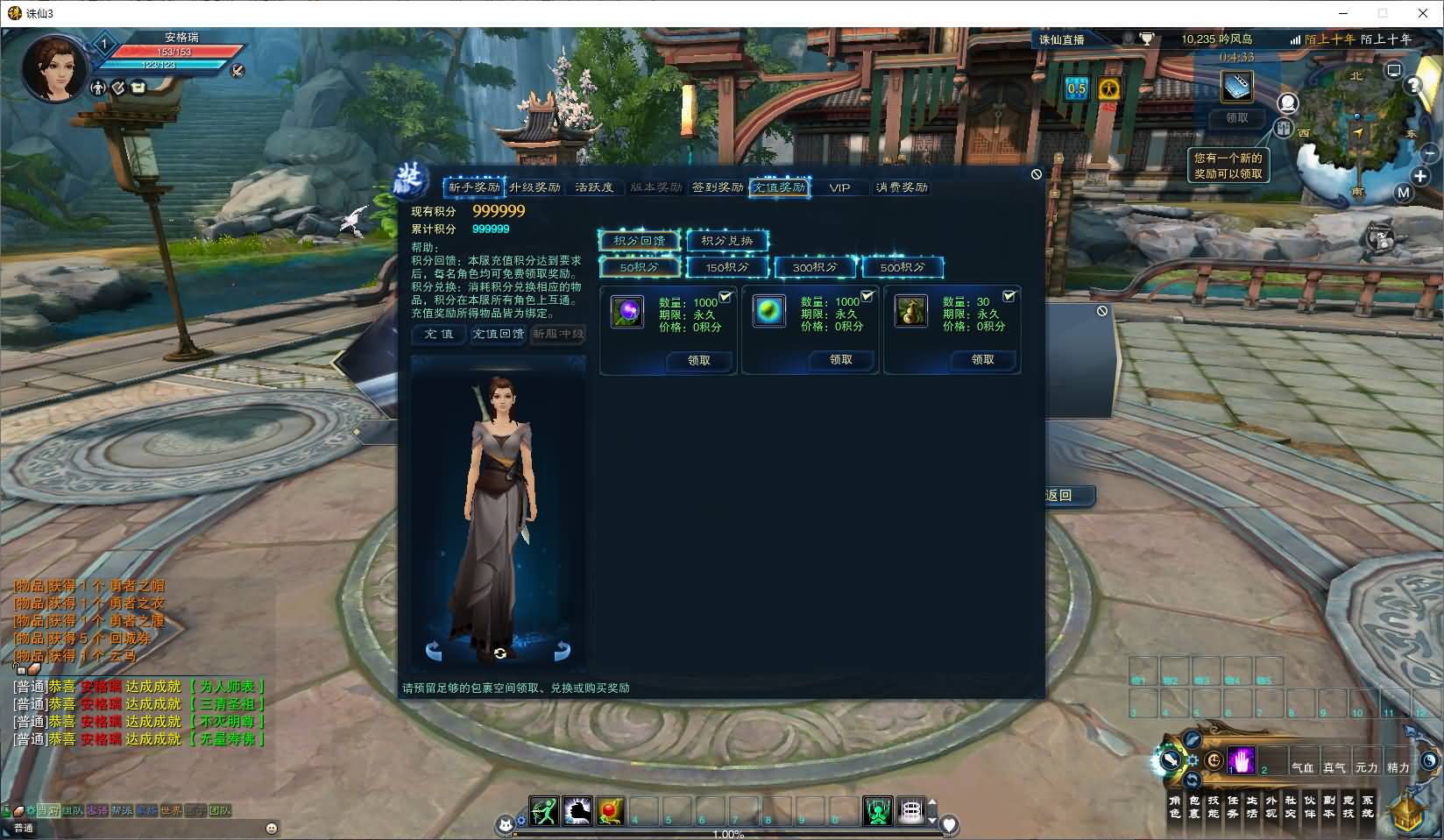Switch to the 签到奖励 tab
Image resolution: width=1444 pixels, height=840 pixels.
(x=717, y=187)
